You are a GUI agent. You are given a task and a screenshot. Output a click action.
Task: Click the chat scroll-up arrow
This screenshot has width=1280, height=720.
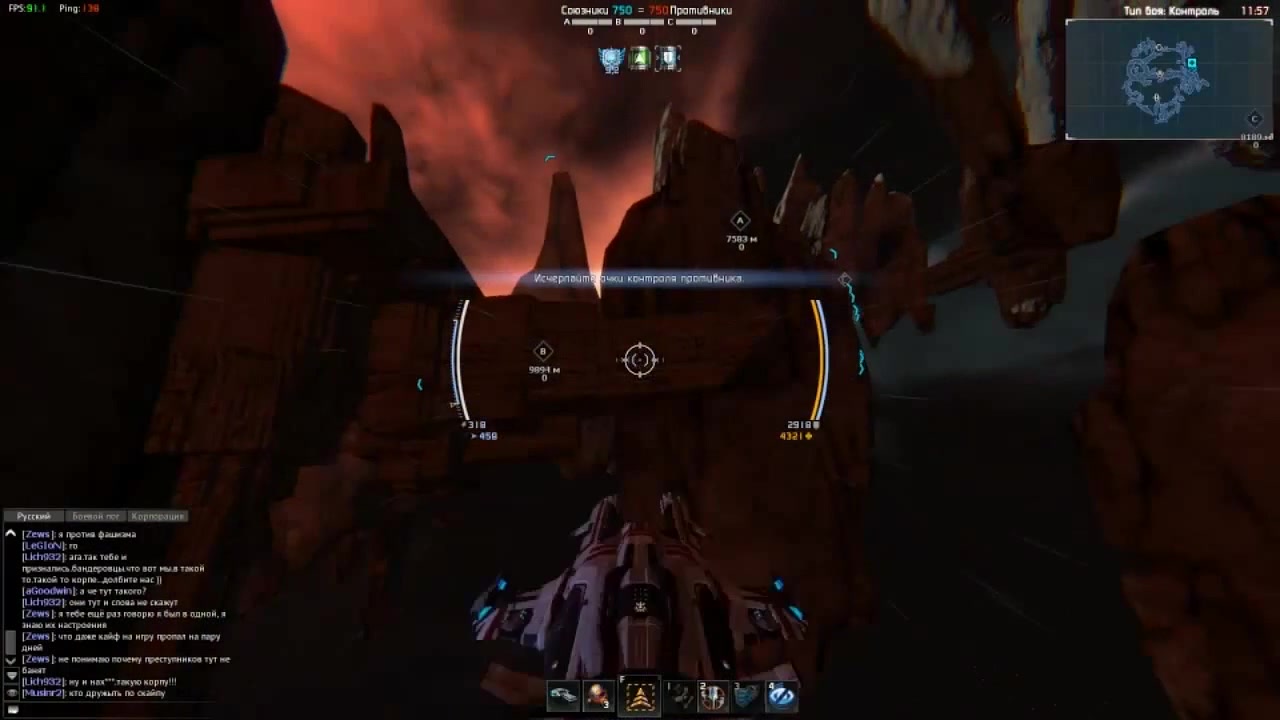pyautogui.click(x=11, y=535)
